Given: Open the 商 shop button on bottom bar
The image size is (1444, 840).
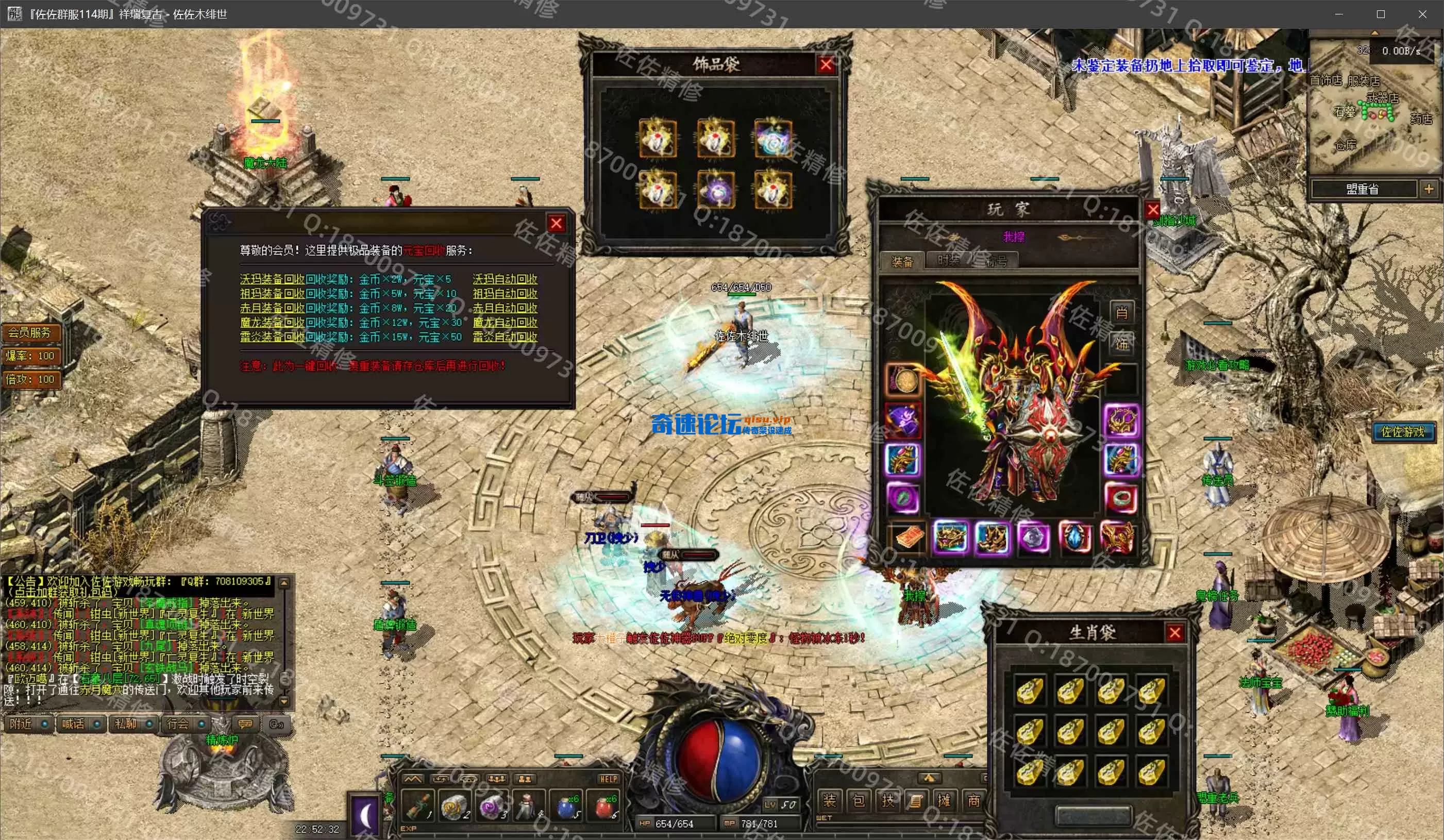Looking at the screenshot, I should pos(973,800).
